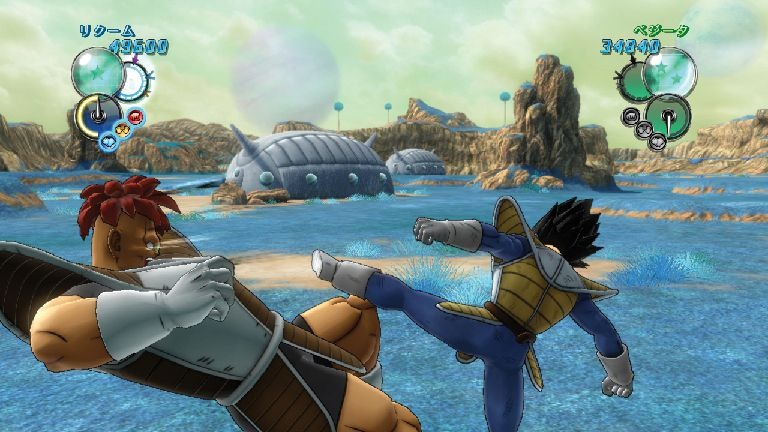The height and width of the screenshot is (432, 768).
Task: Click Recoome's red skill icon
Action: (136, 117)
